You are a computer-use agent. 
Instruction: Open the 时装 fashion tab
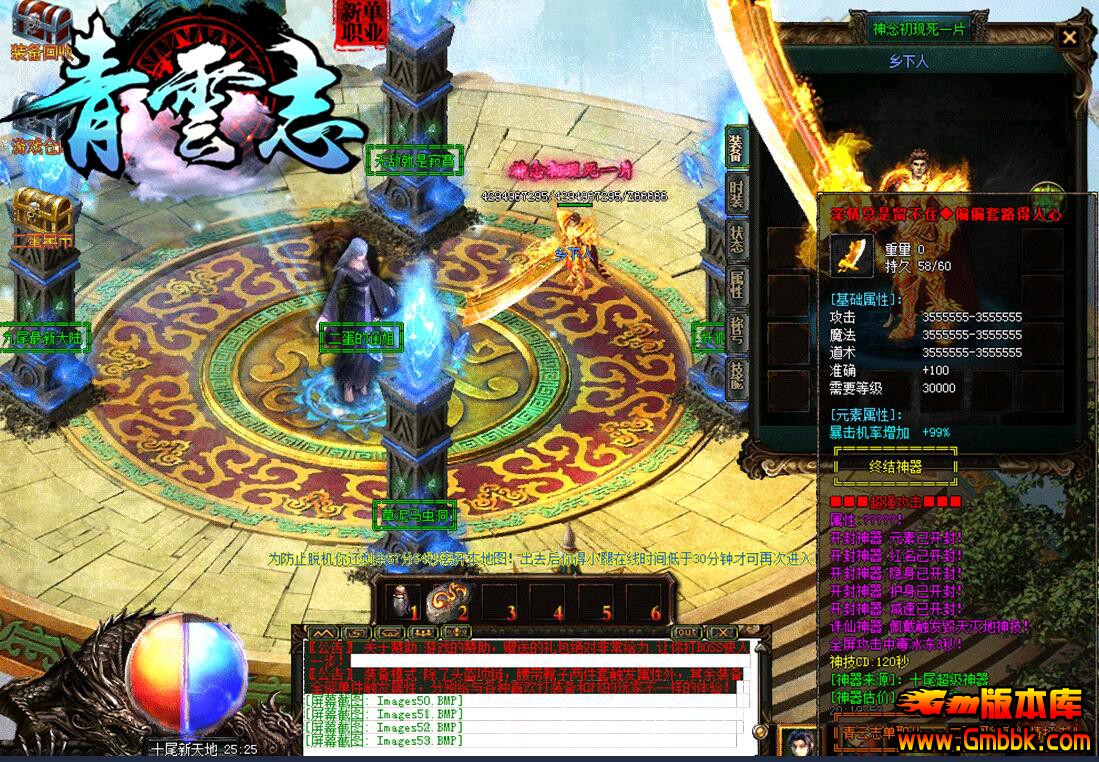coord(736,195)
